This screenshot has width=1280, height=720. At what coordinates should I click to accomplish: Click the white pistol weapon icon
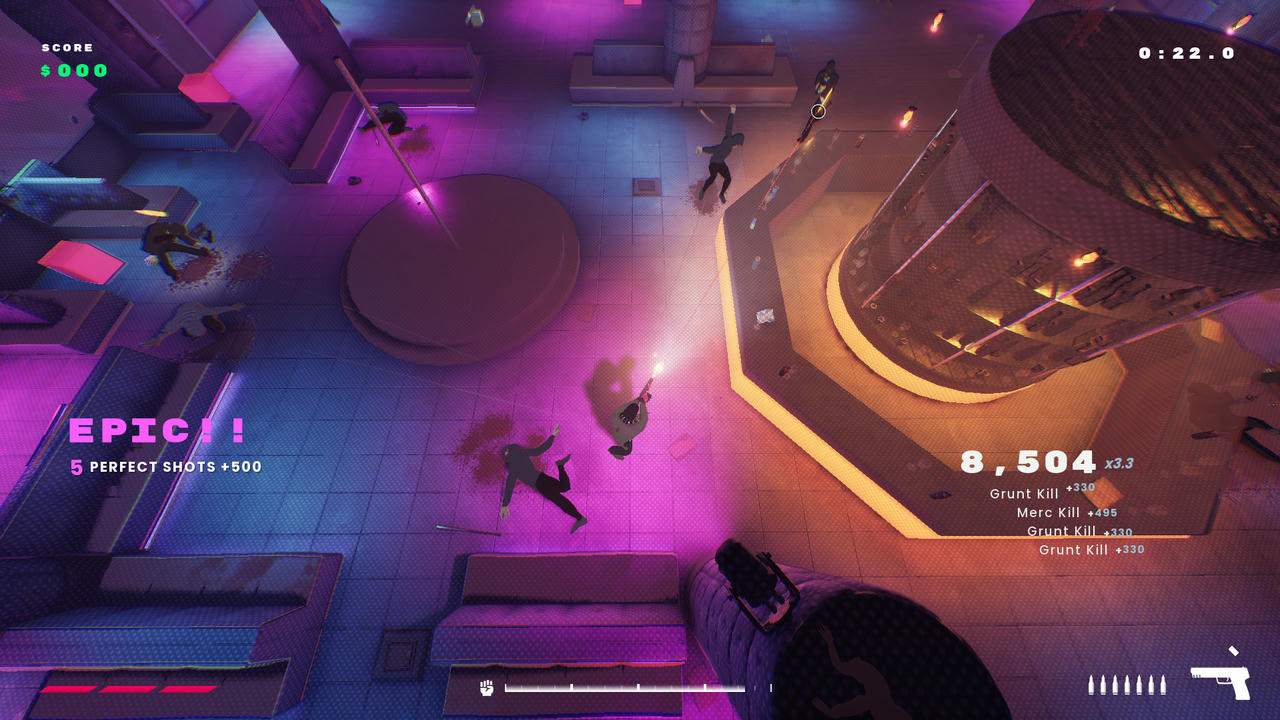point(1220,682)
